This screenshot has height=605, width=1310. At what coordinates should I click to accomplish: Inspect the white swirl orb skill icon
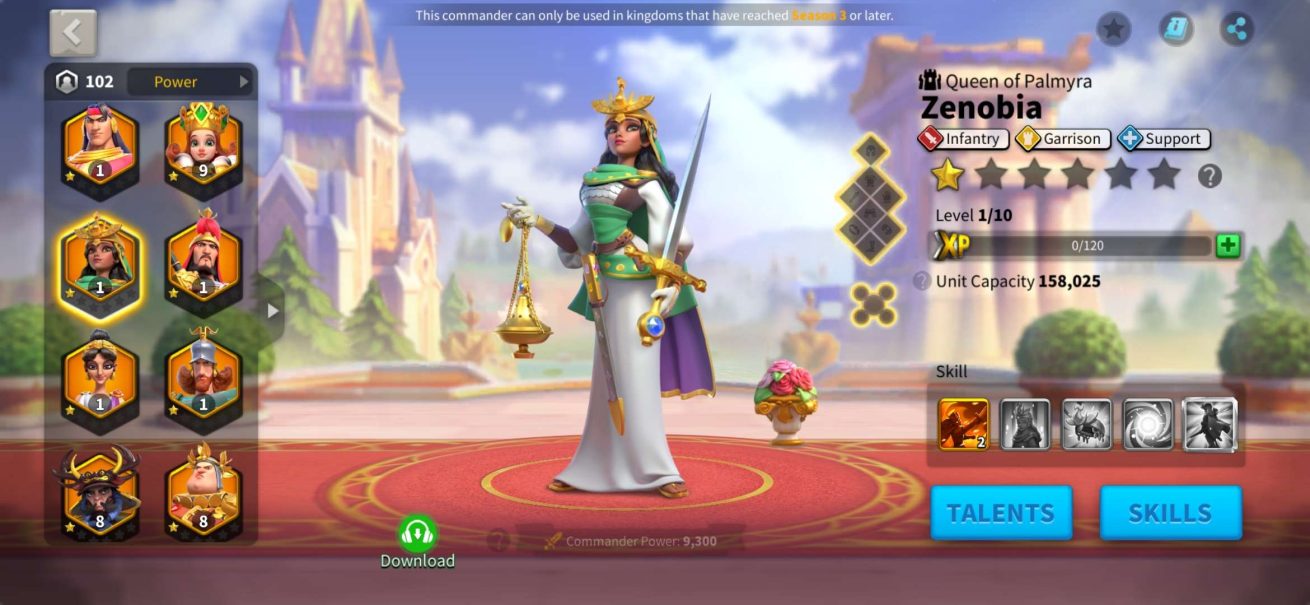pyautogui.click(x=1148, y=424)
